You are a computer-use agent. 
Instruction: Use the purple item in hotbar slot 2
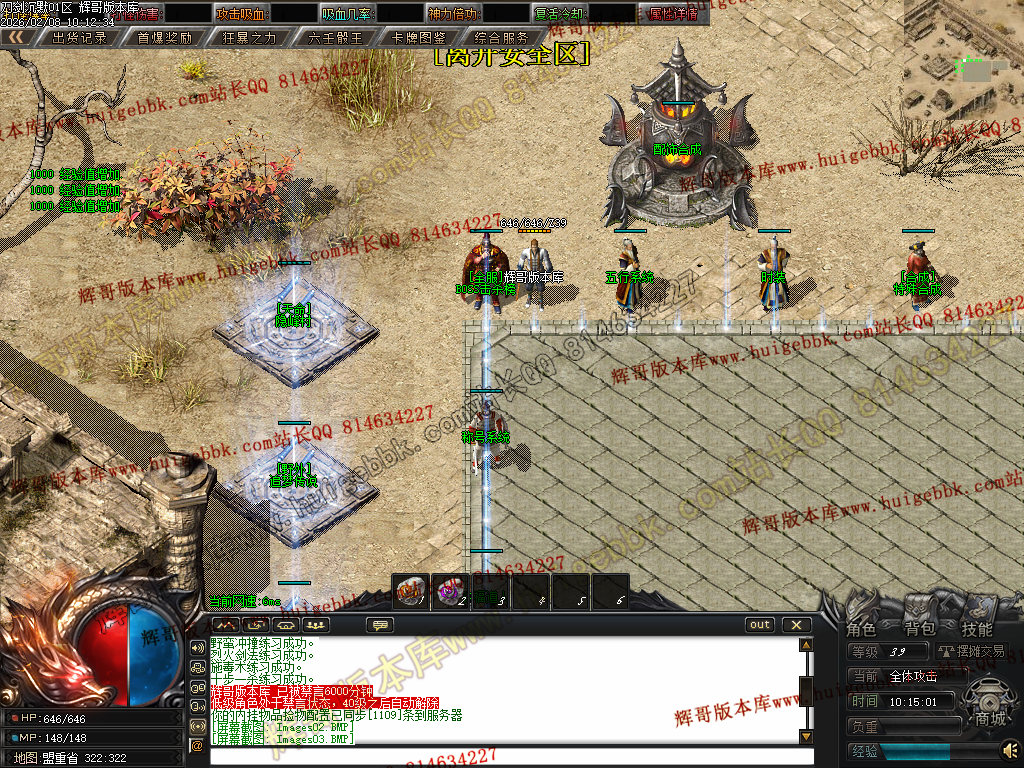pyautogui.click(x=451, y=591)
